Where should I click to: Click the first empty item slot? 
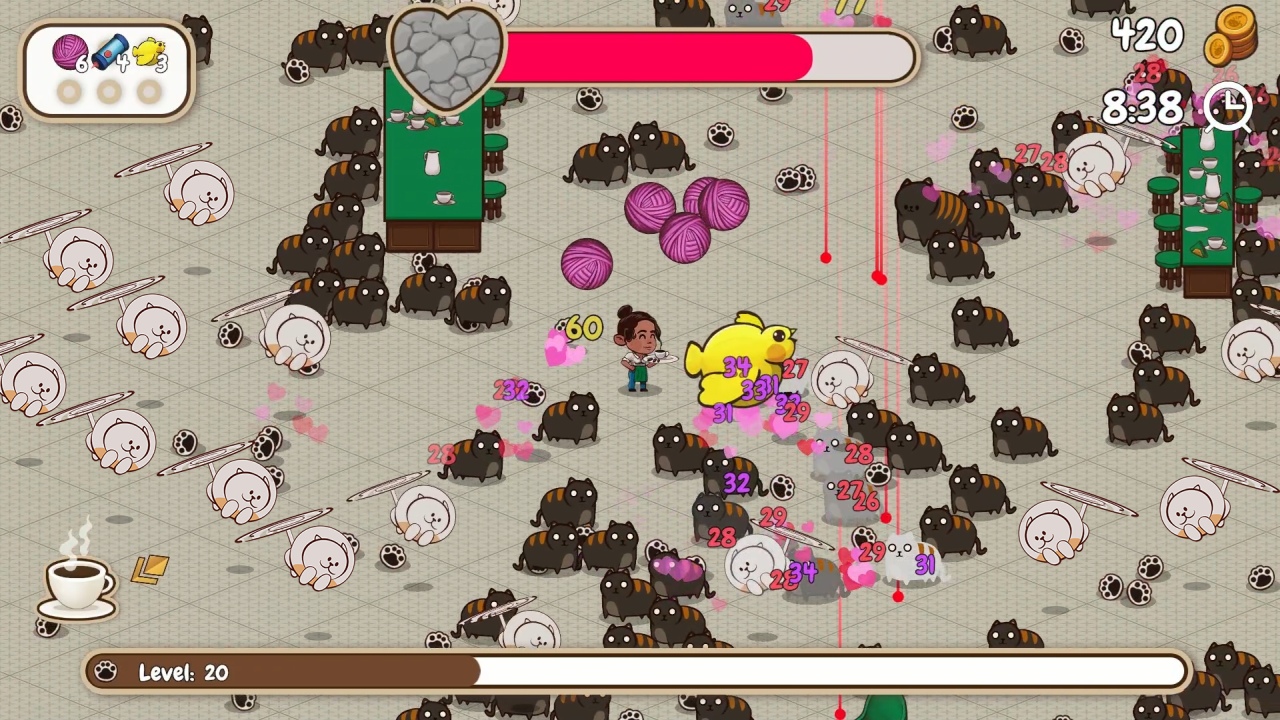click(69, 92)
